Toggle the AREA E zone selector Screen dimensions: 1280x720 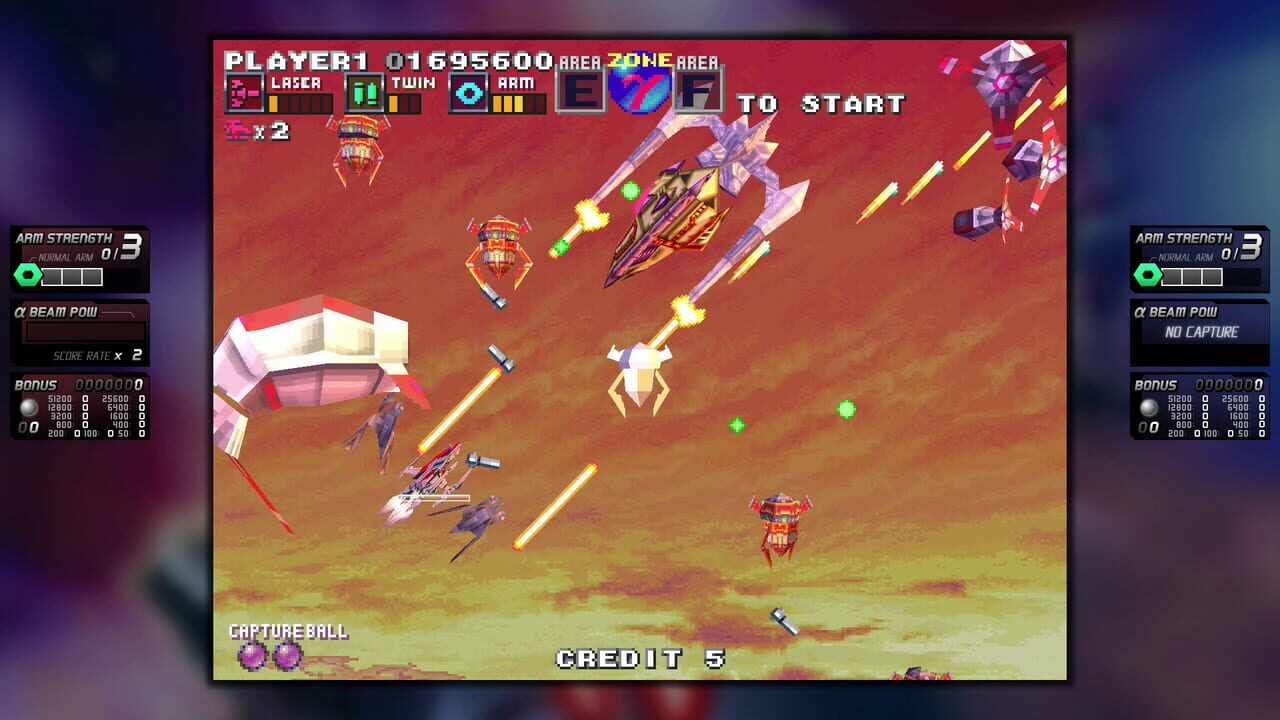pyautogui.click(x=582, y=91)
